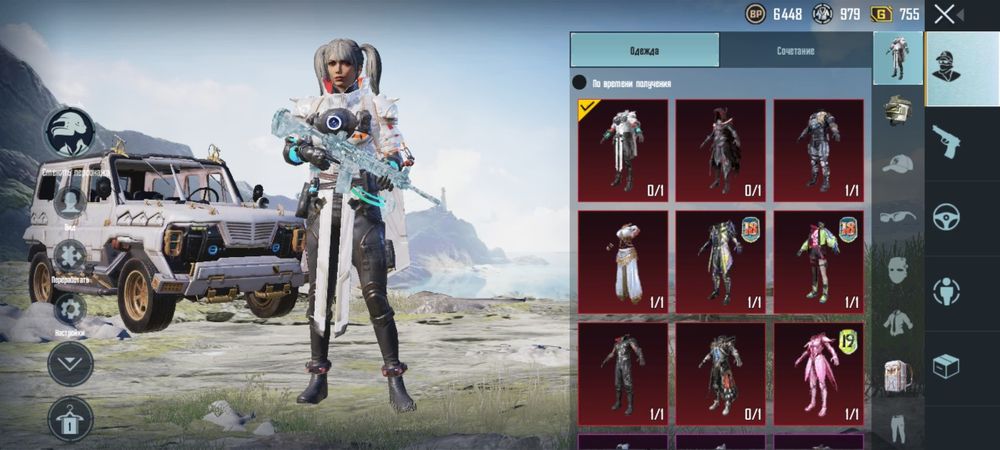Filter by glasses accessories
The image size is (1000, 450).
[898, 216]
